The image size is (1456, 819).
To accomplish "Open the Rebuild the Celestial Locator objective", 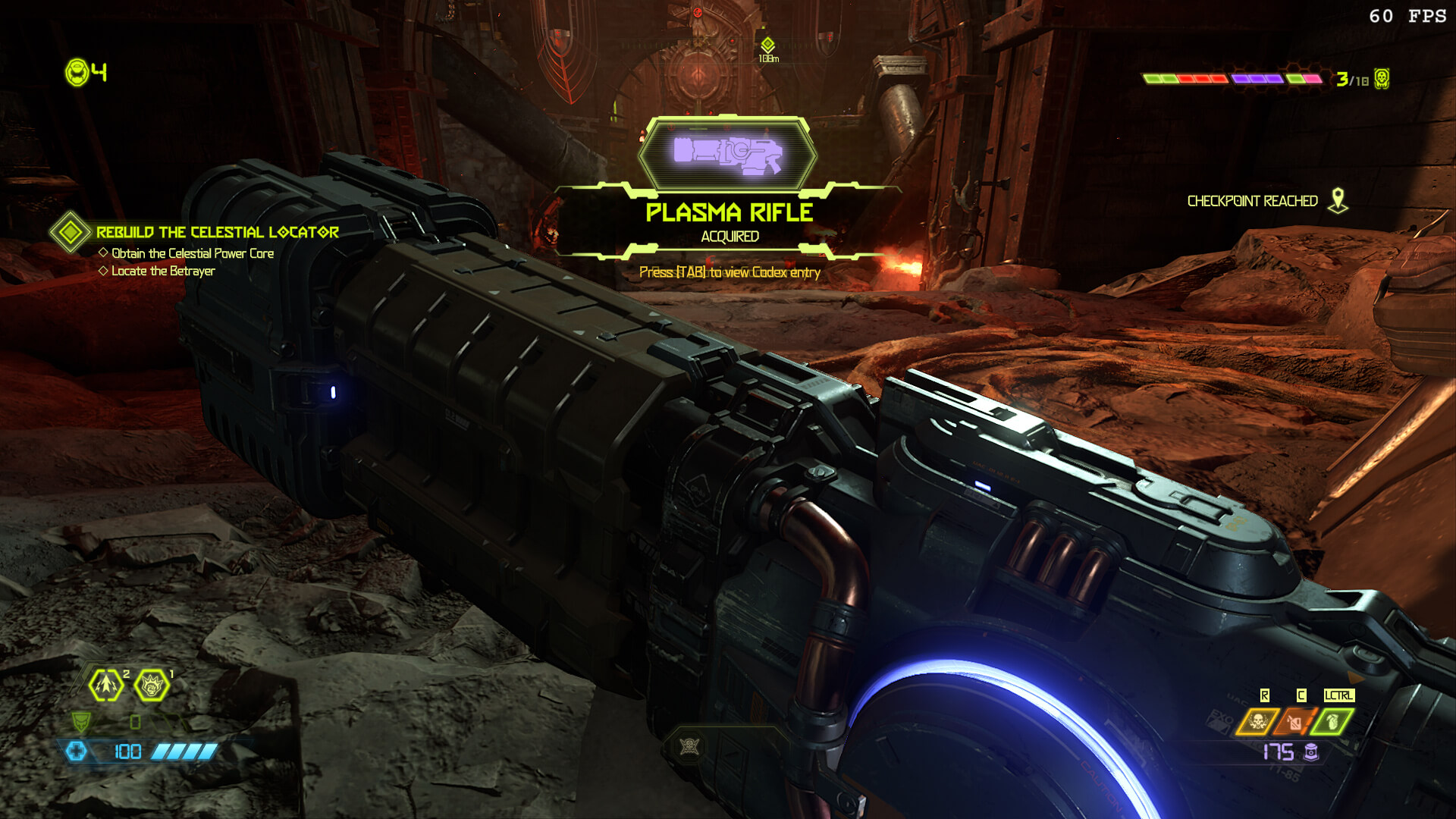I will 217,232.
